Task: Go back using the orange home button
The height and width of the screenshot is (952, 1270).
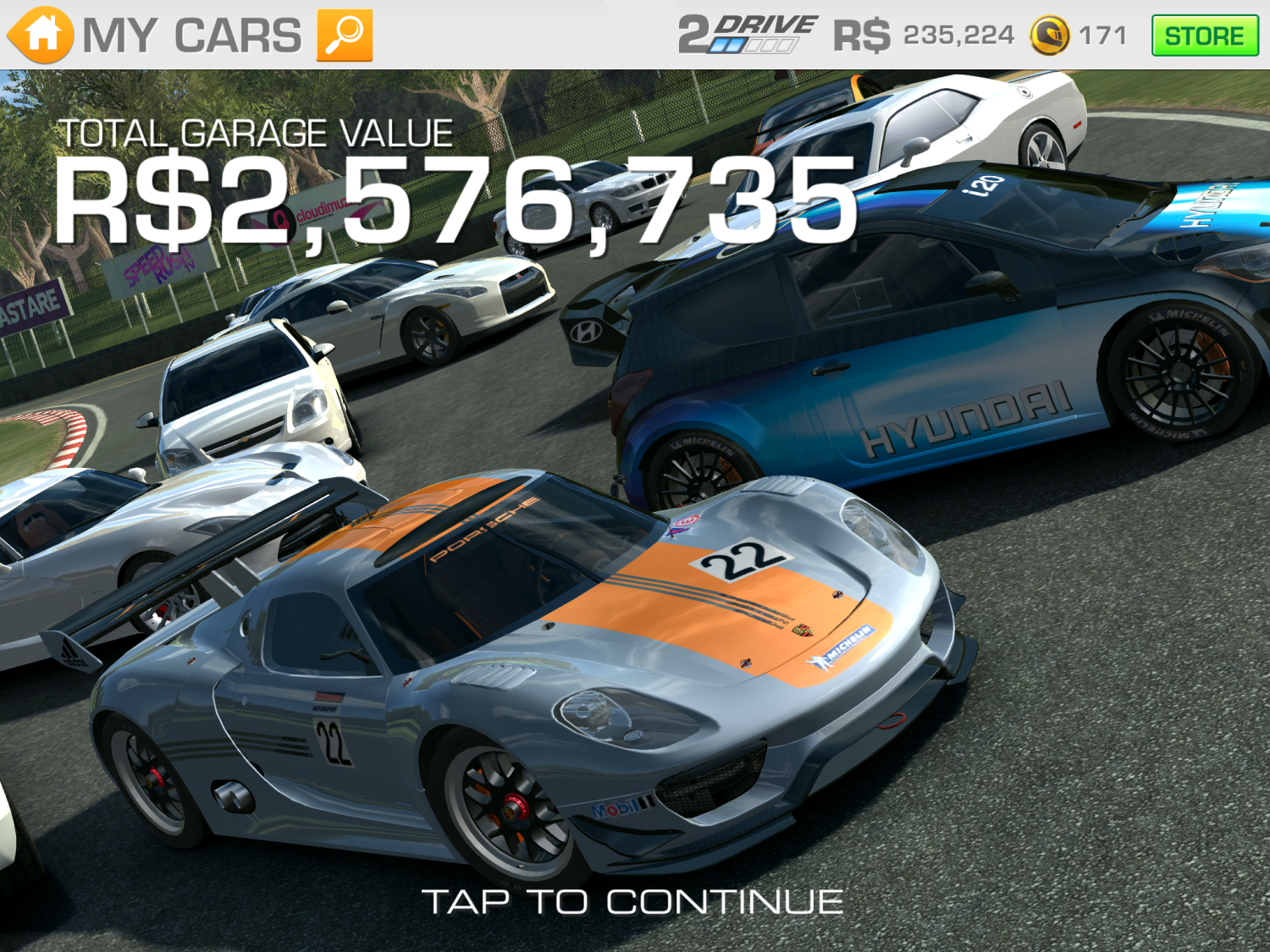Action: (x=40, y=35)
